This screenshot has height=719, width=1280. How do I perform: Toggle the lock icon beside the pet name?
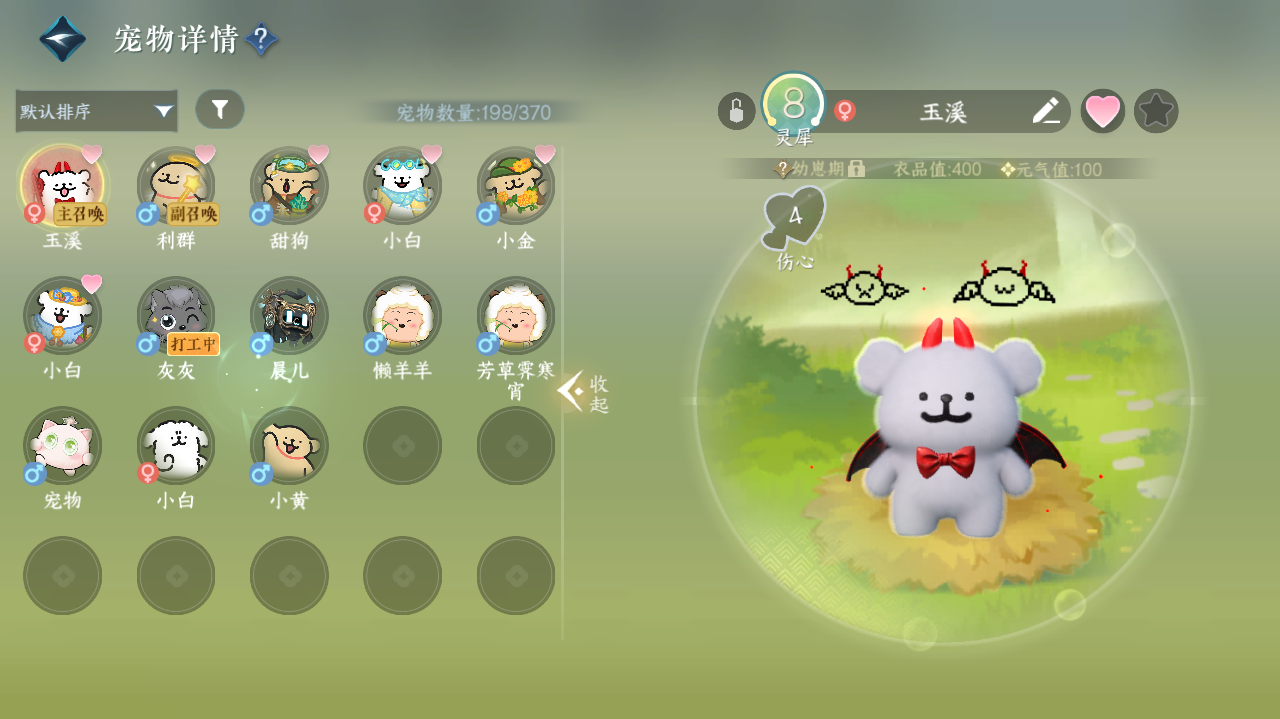click(x=736, y=111)
